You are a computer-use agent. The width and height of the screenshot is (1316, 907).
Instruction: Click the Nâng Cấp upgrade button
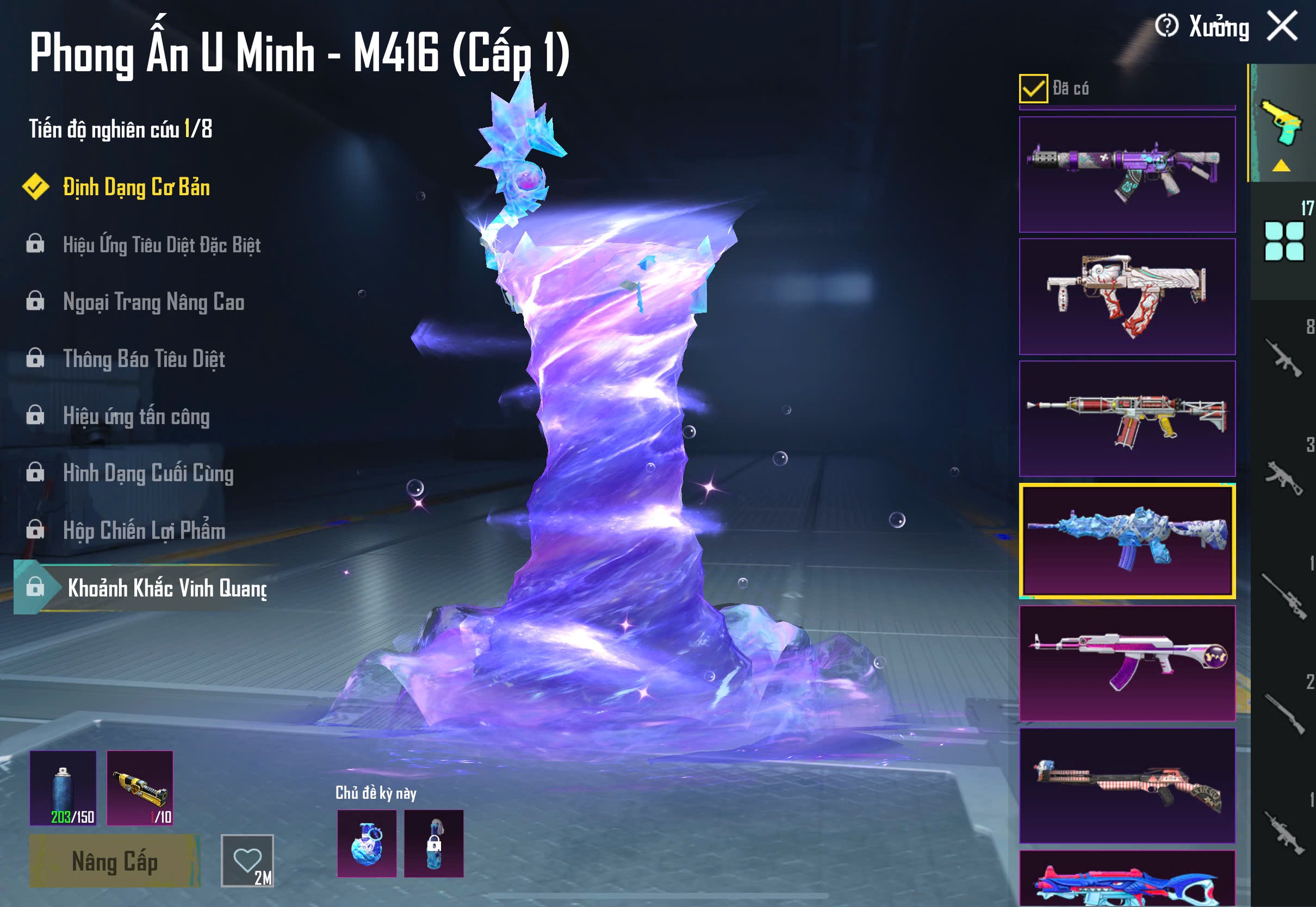114,861
